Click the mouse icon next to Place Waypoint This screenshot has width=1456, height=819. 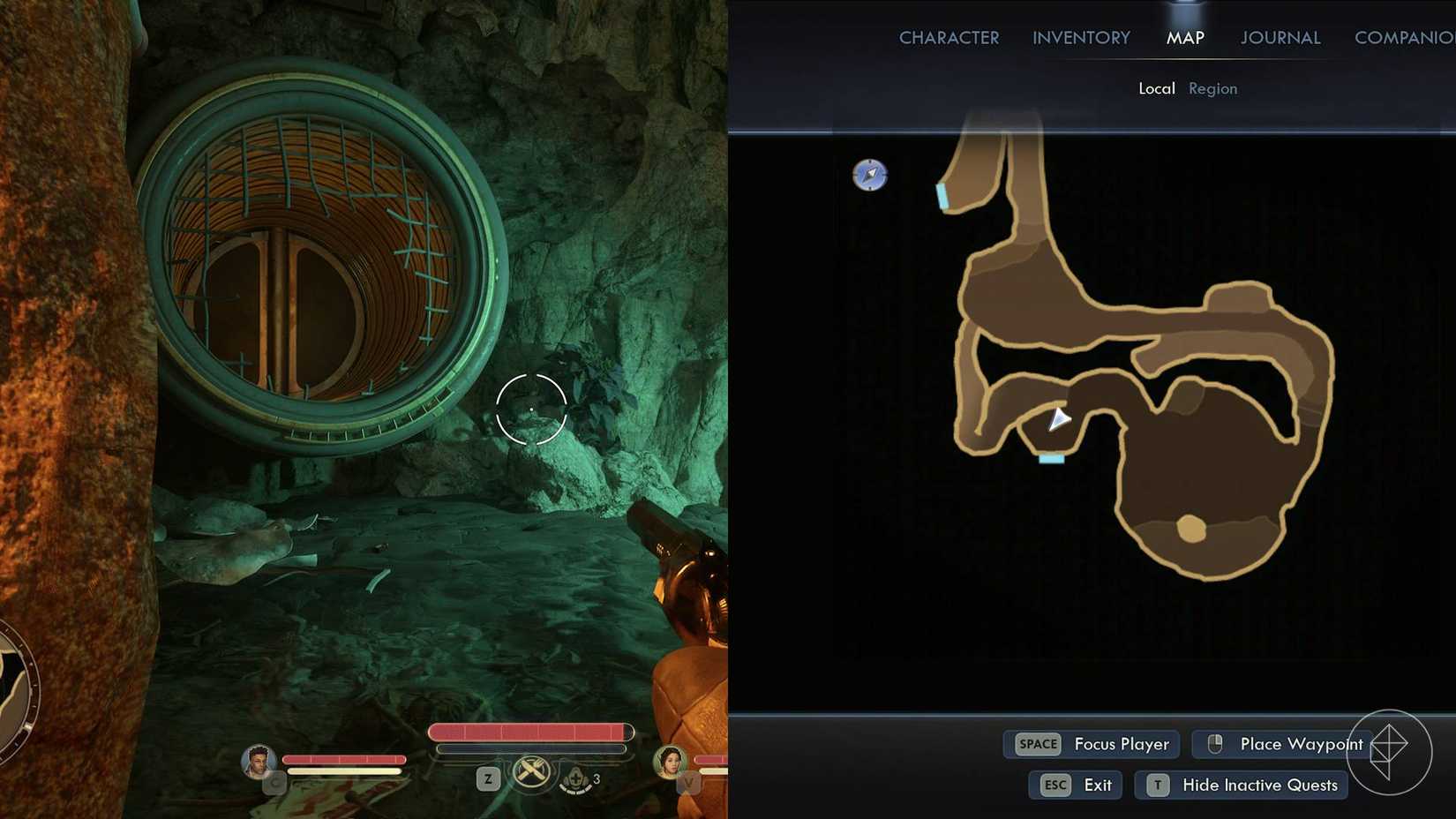[1215, 744]
